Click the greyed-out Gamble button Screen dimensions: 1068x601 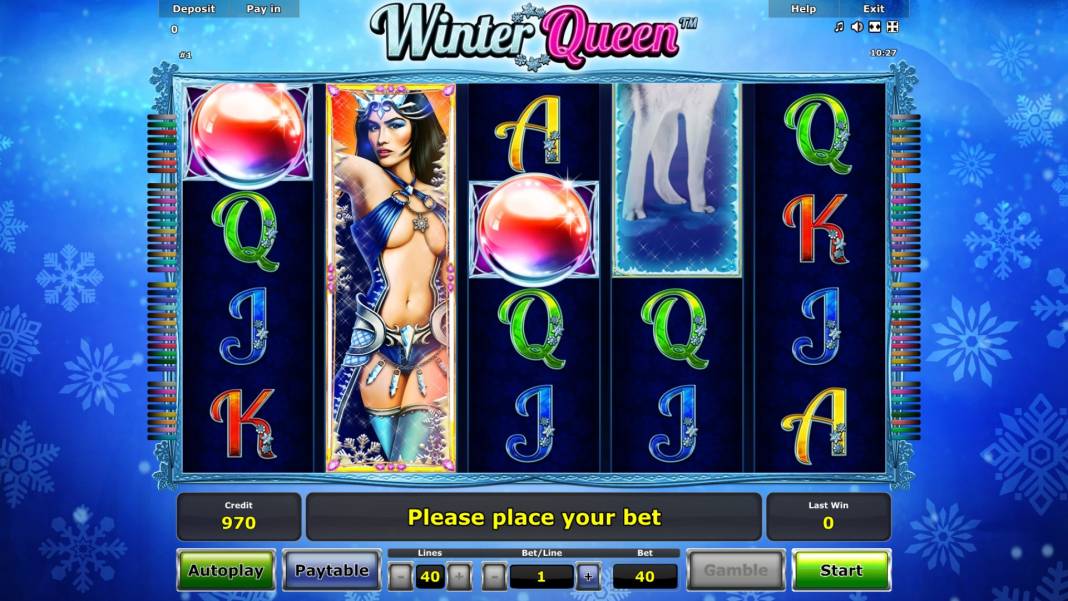pos(735,570)
